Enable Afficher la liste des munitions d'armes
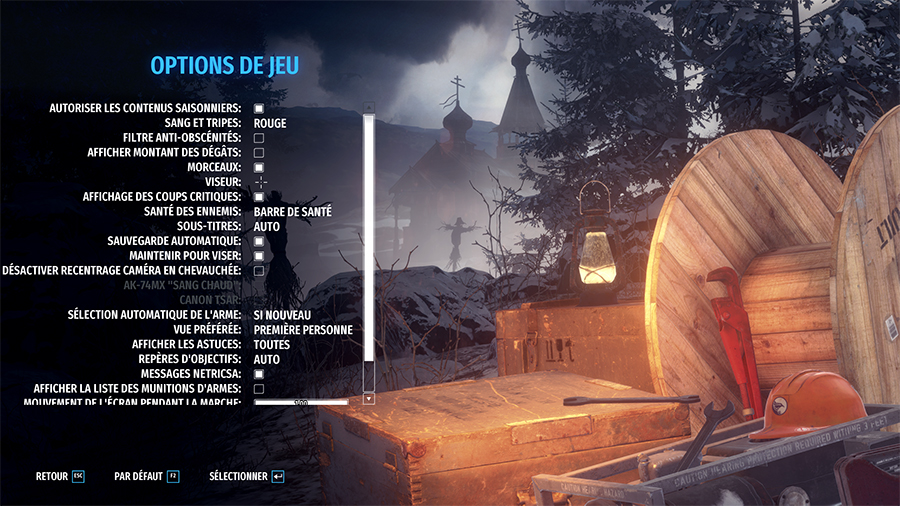 pos(258,388)
